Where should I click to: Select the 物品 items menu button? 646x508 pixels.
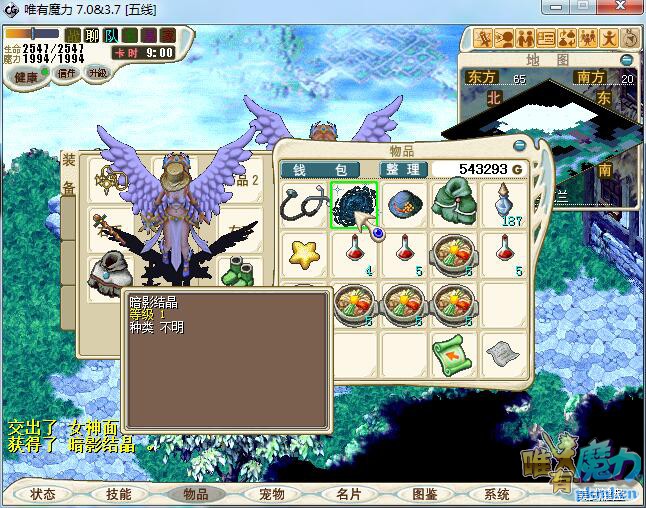click(196, 494)
